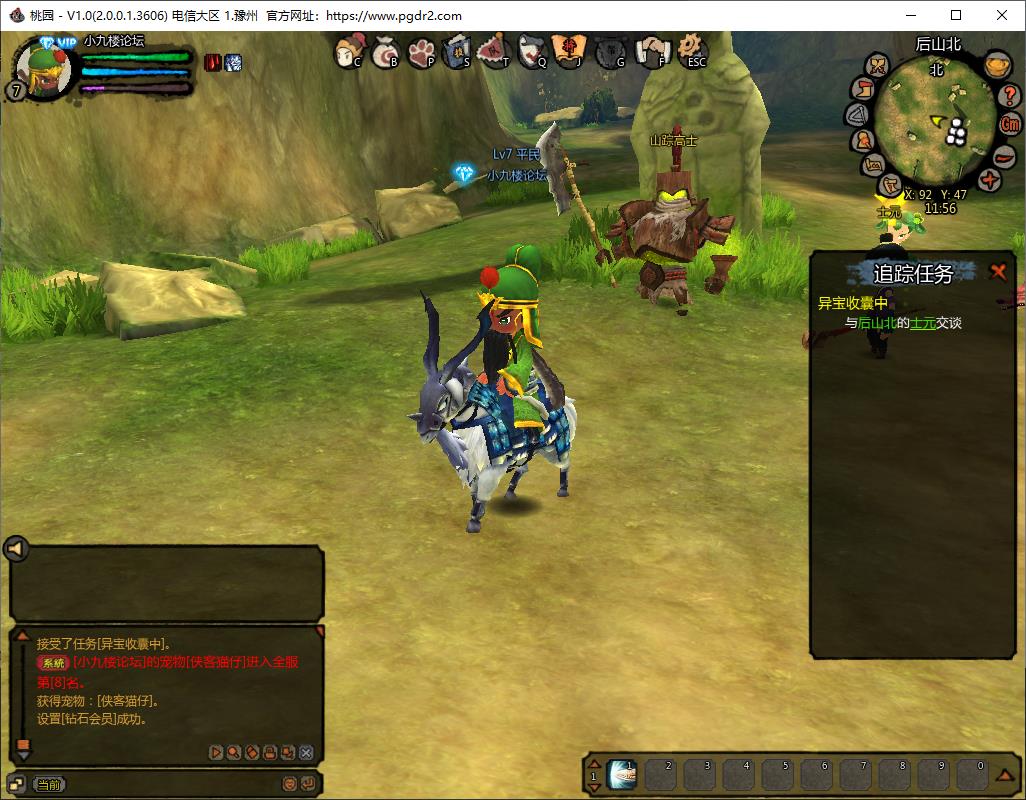Image resolution: width=1026 pixels, height=800 pixels.
Task: Open the quest scroll menu (Q)
Action: click(x=533, y=51)
